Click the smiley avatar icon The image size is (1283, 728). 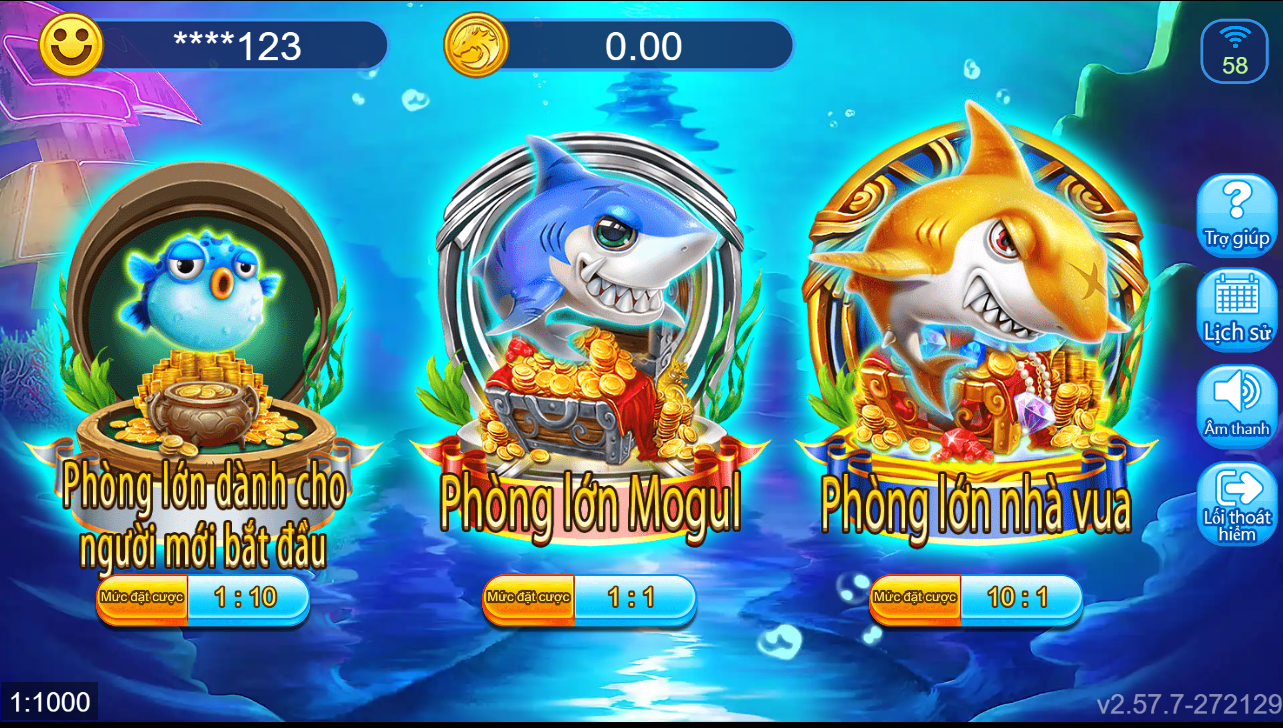click(68, 44)
